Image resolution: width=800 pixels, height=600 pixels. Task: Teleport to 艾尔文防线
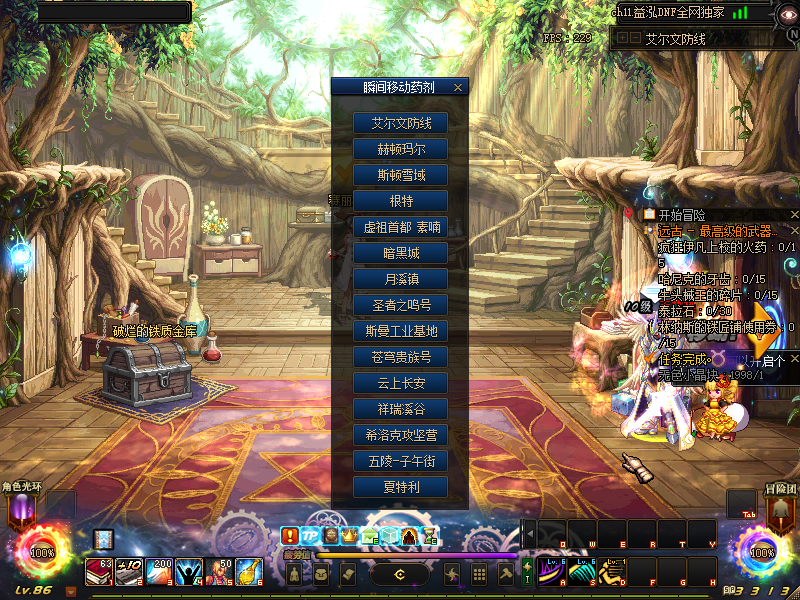coord(400,123)
